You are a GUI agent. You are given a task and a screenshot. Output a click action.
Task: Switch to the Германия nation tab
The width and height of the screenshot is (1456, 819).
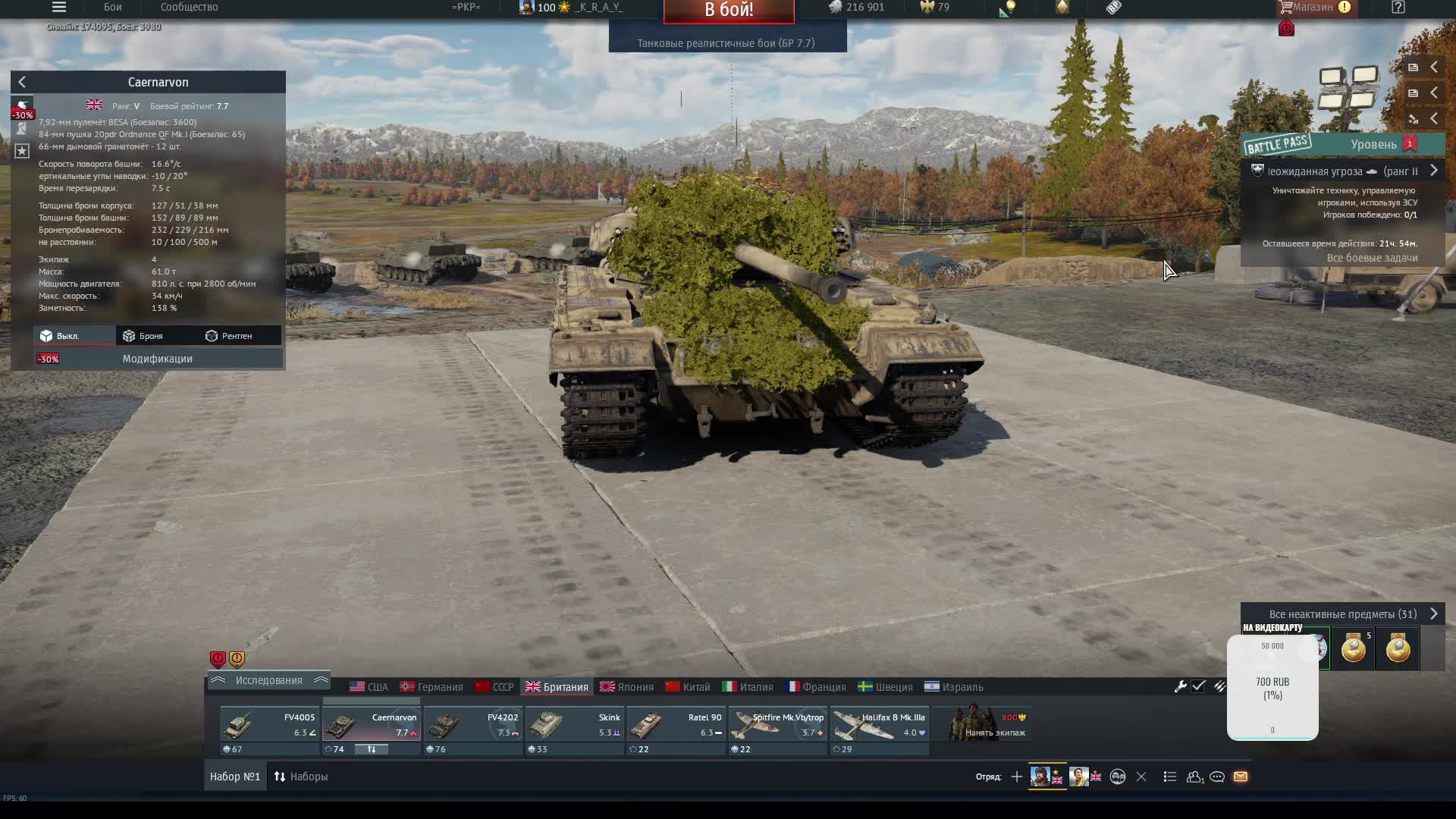click(x=432, y=686)
